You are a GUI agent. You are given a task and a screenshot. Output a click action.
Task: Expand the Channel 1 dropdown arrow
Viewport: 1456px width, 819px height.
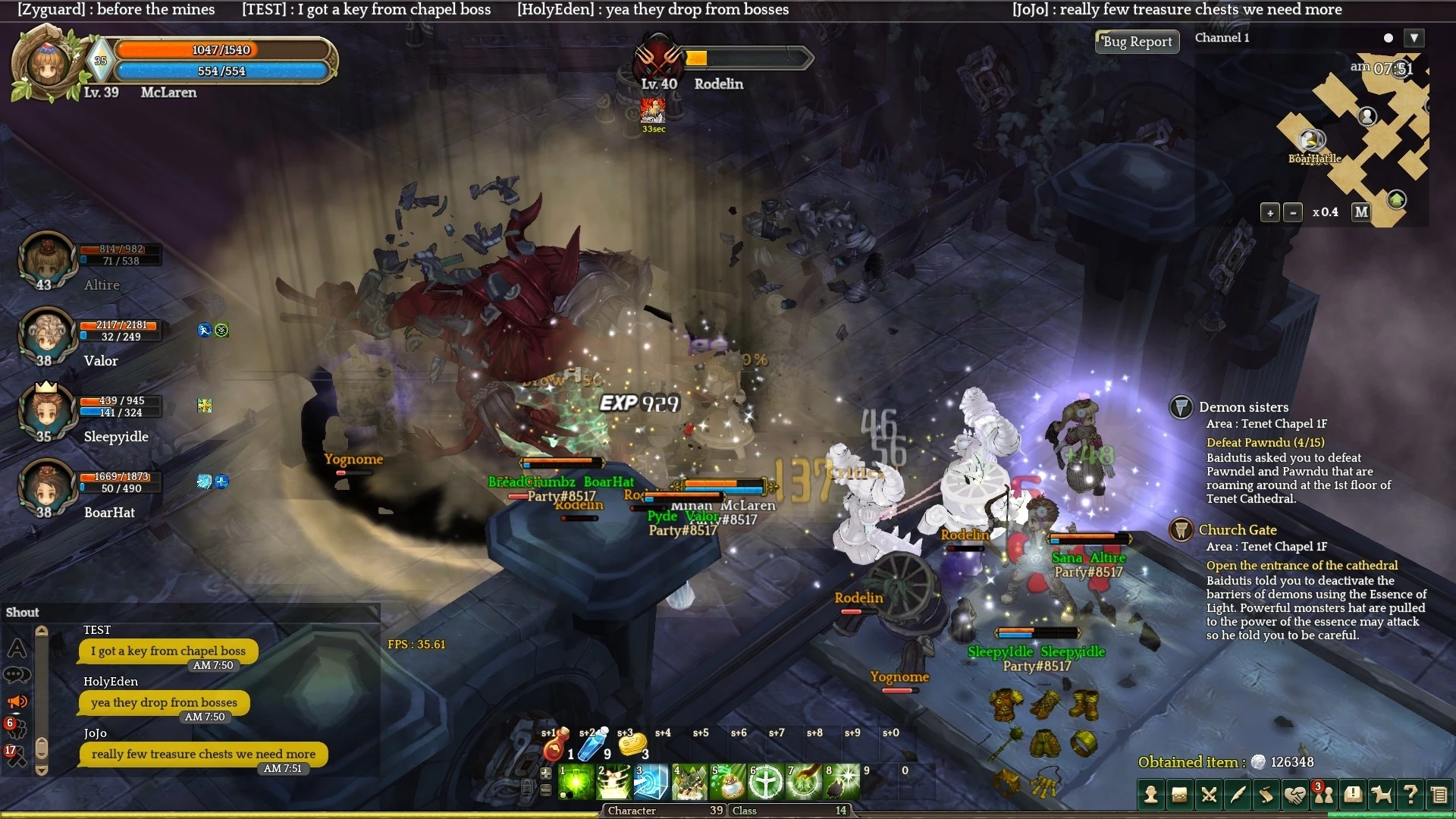coord(1414,38)
